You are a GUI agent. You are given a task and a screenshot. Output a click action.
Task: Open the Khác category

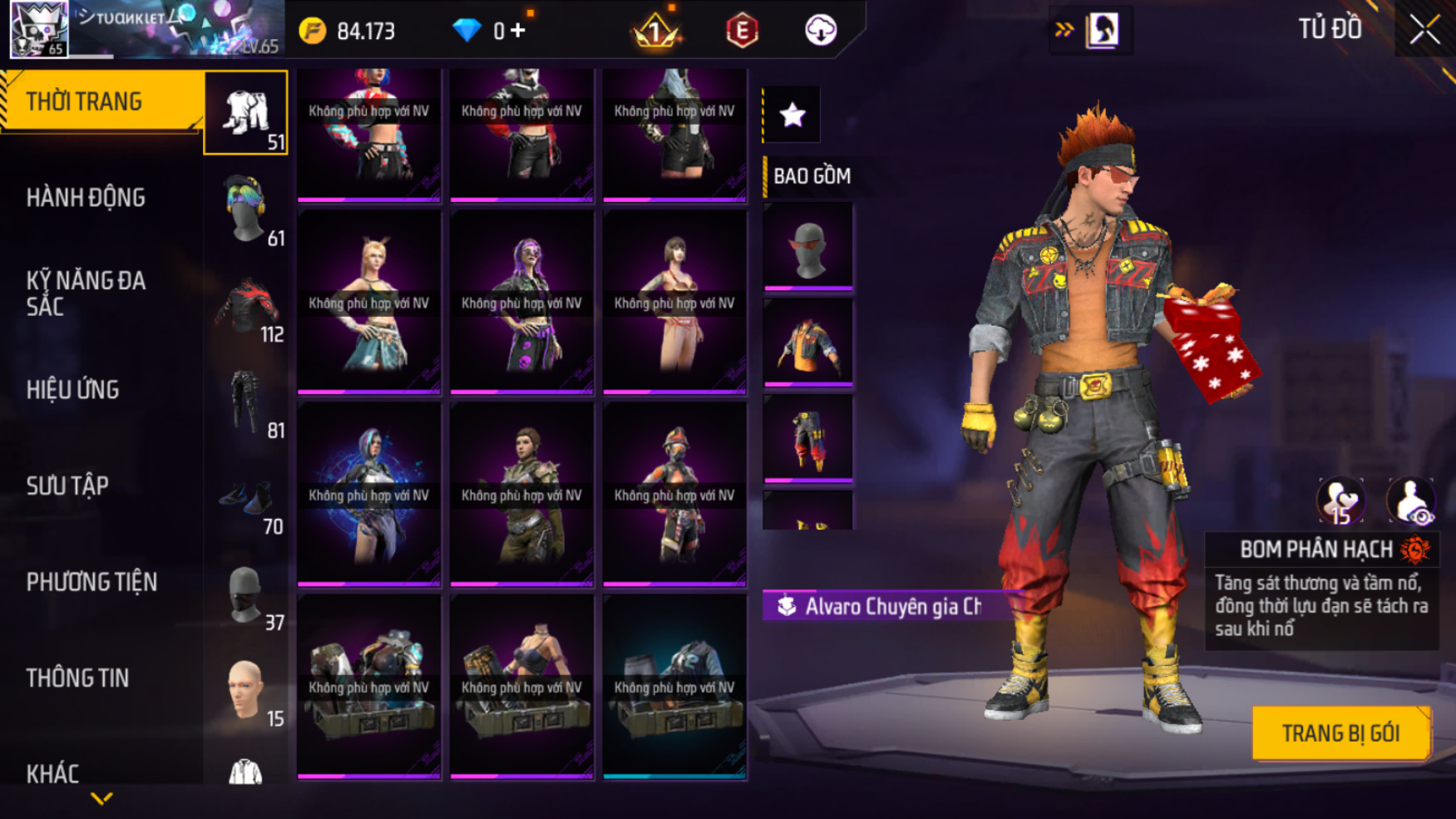tap(53, 773)
